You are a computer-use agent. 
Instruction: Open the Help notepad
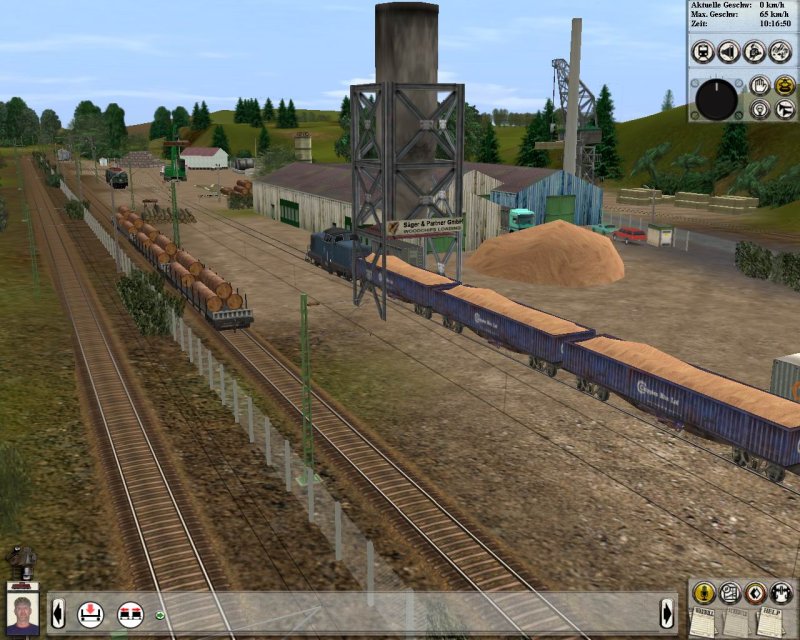click(768, 621)
